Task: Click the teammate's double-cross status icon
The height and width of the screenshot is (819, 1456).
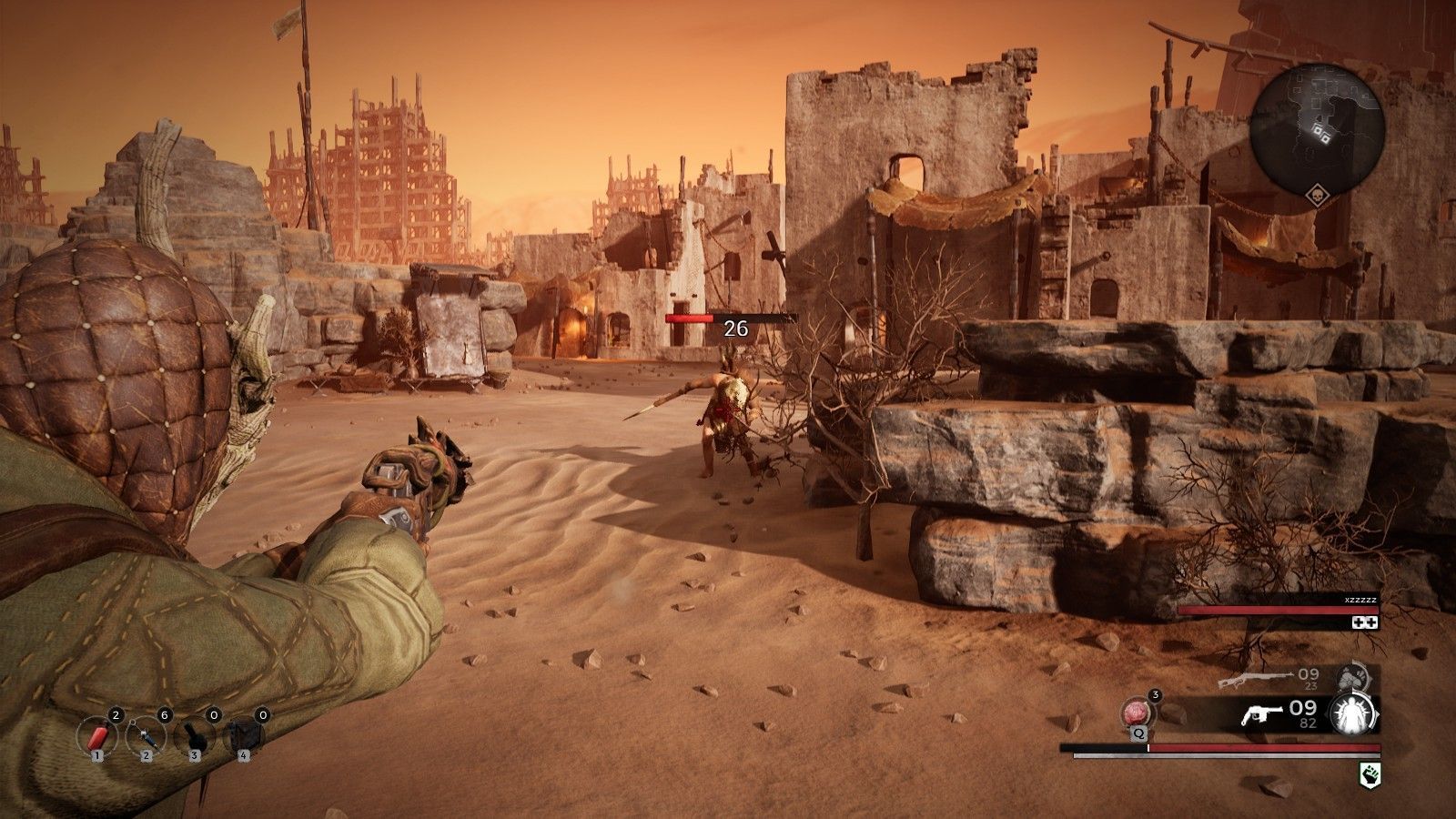Action: (x=1366, y=623)
